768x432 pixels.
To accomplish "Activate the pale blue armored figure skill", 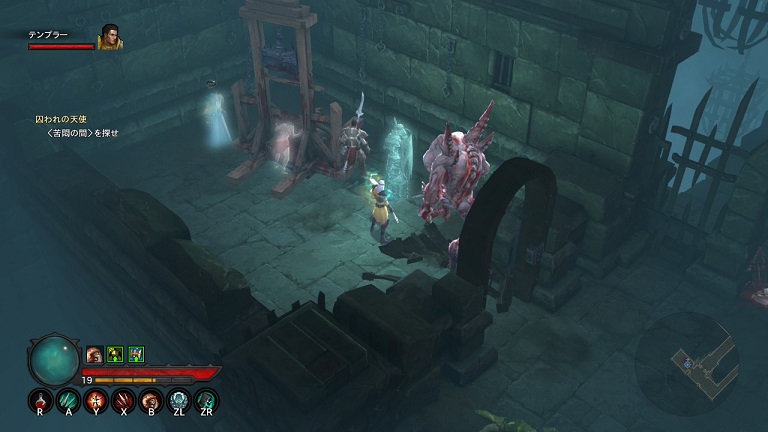I will [179, 401].
